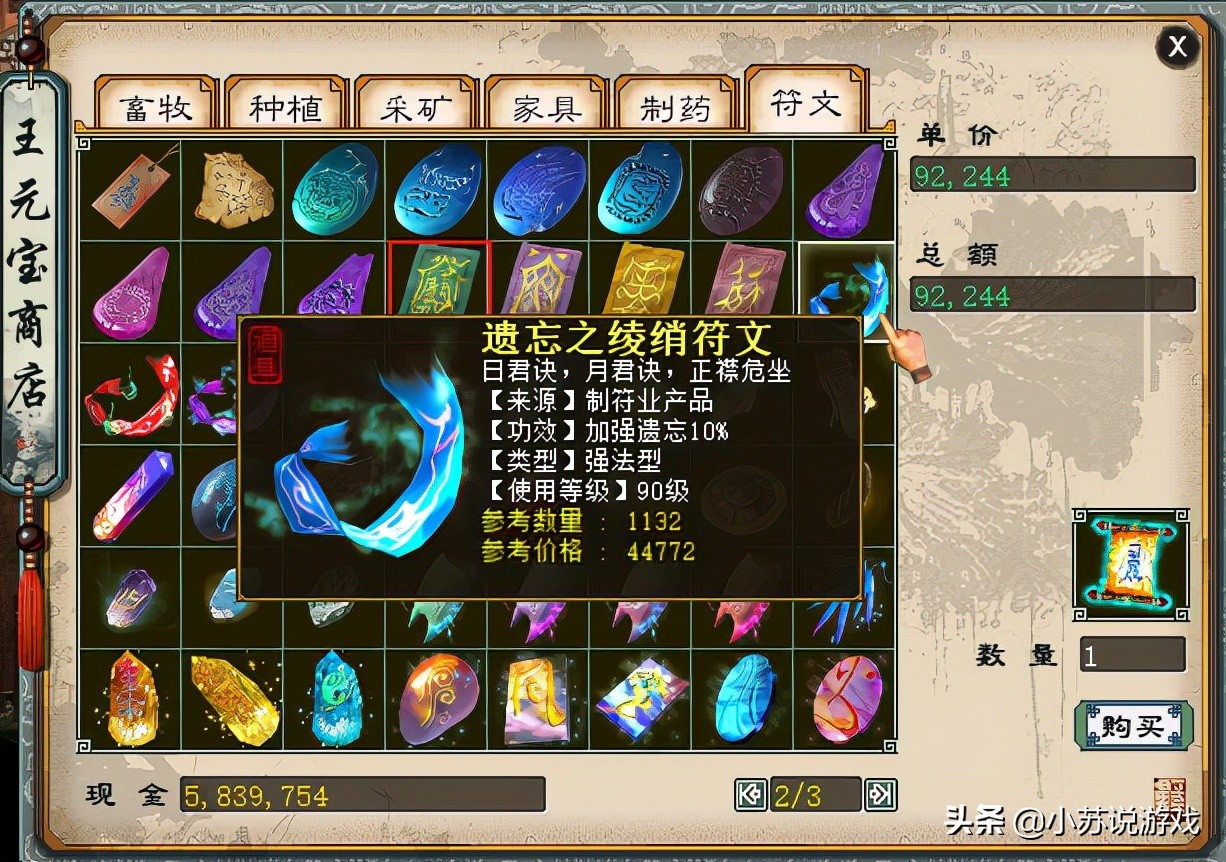Click the selected scroll preview icon

pos(1130,565)
